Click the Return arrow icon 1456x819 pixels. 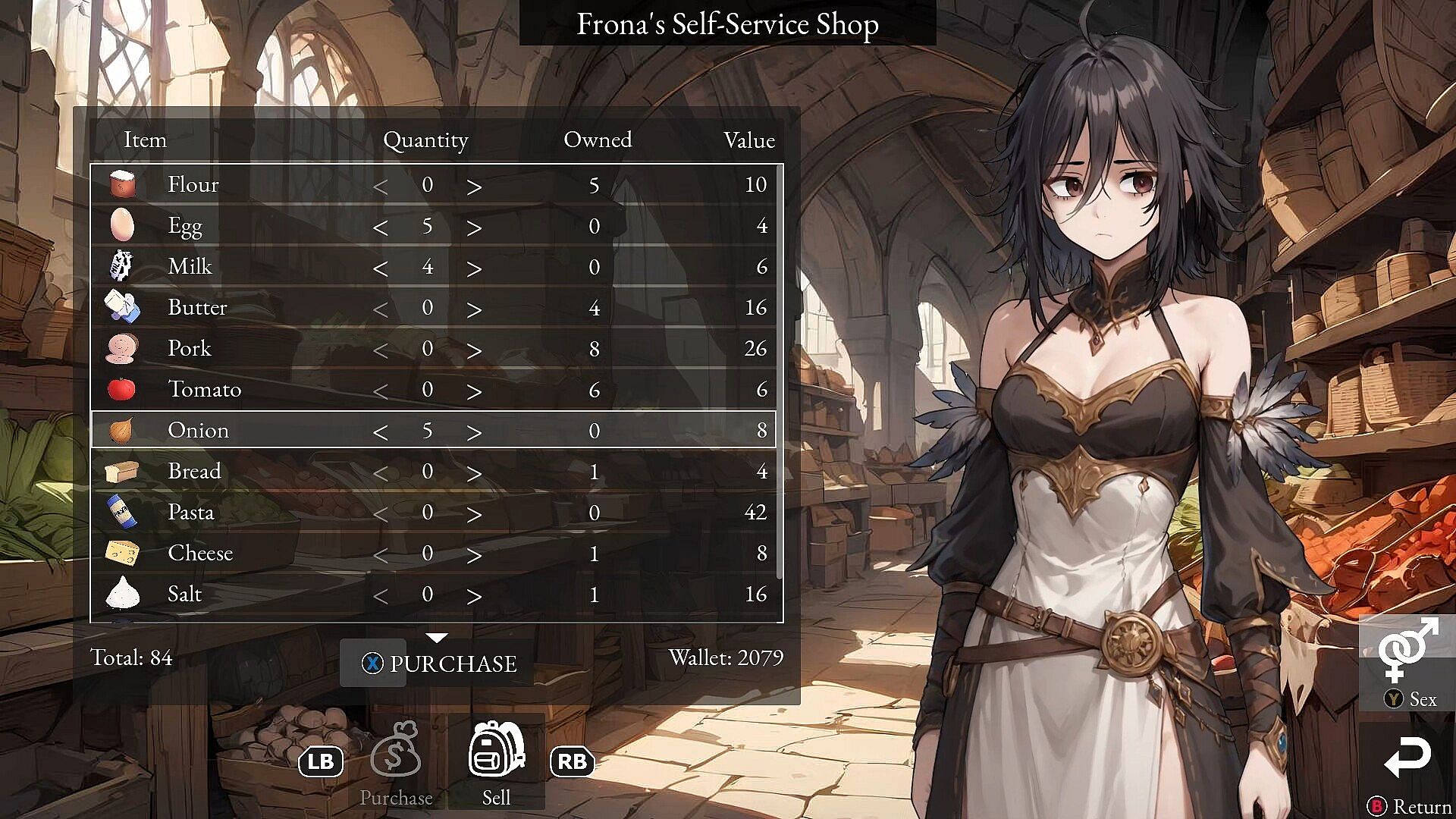pyautogui.click(x=1407, y=757)
